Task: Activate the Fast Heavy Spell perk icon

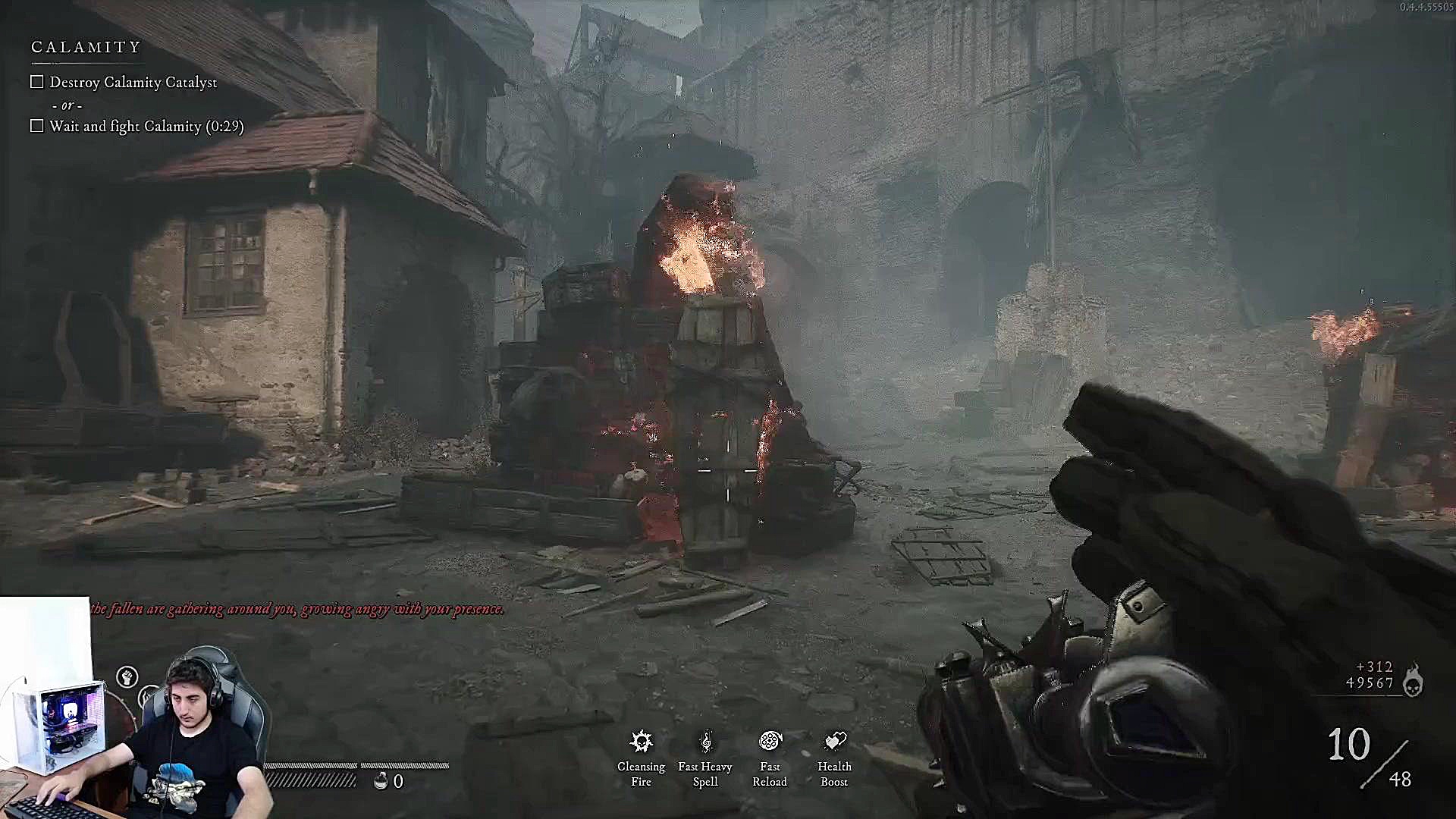Action: 705,741
